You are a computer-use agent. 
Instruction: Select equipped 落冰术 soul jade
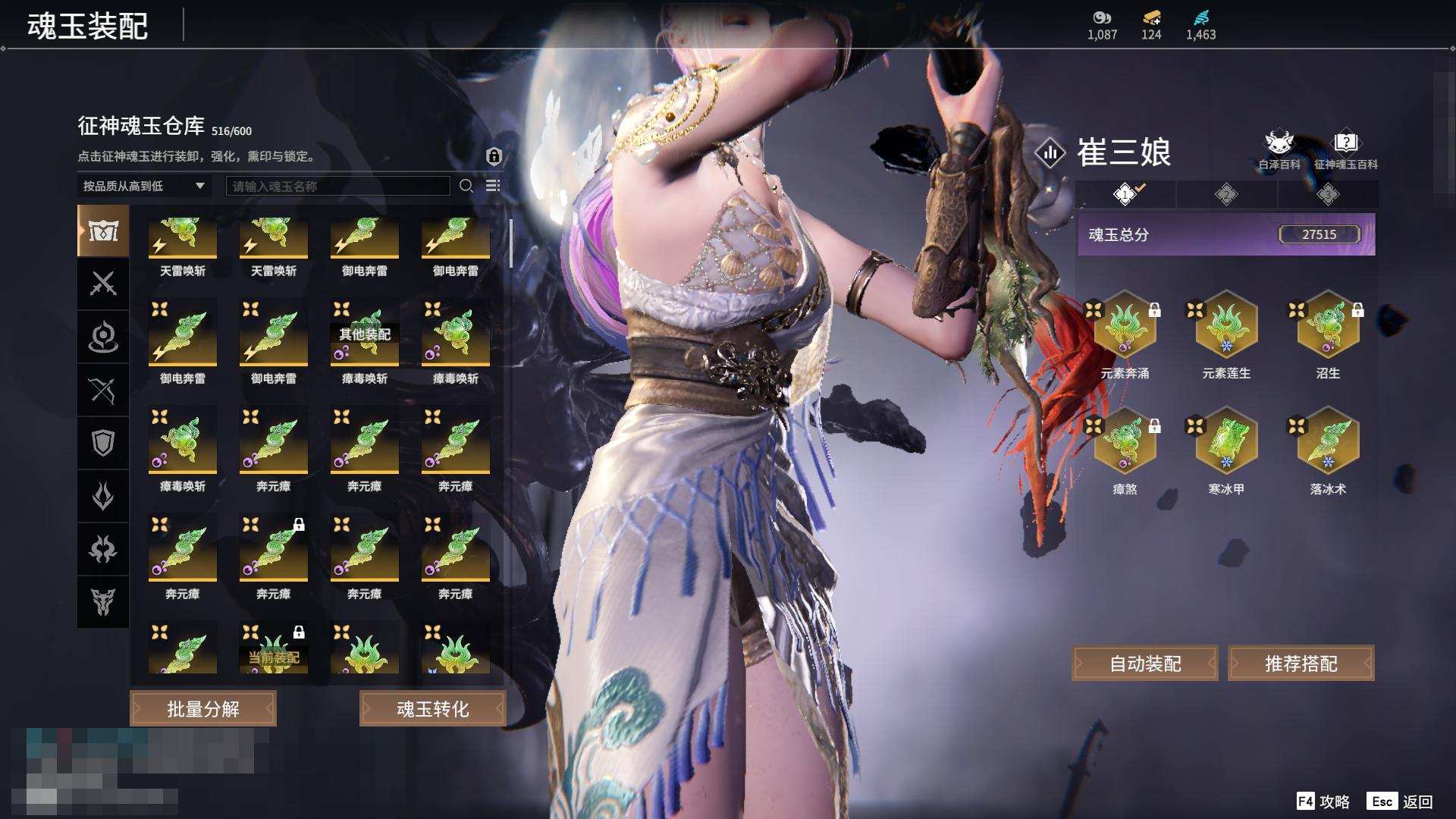(x=1328, y=442)
